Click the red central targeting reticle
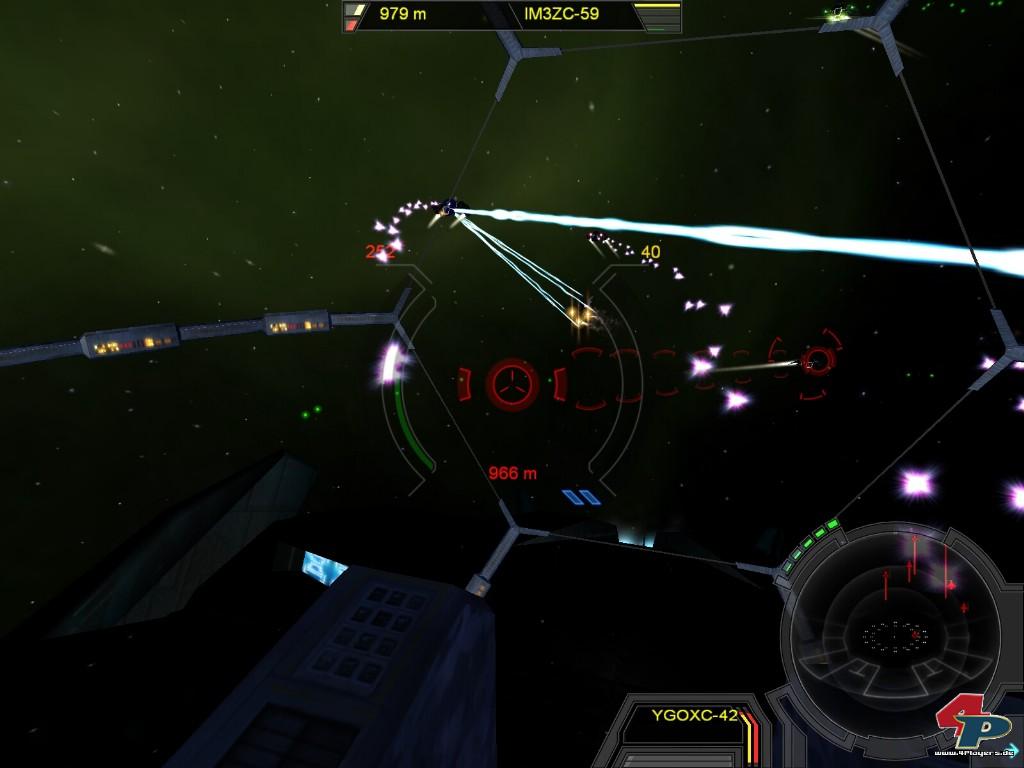The width and height of the screenshot is (1024, 768). pos(512,383)
